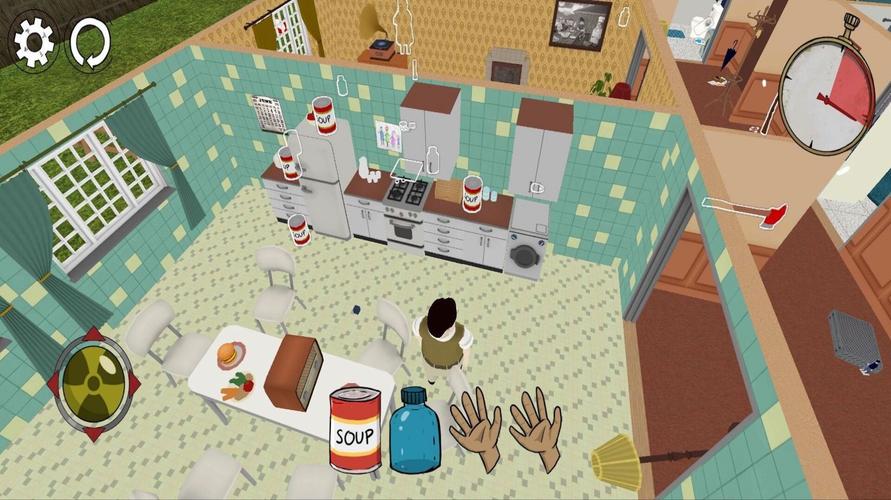Select the blue water bottle in the inventory

click(x=414, y=430)
